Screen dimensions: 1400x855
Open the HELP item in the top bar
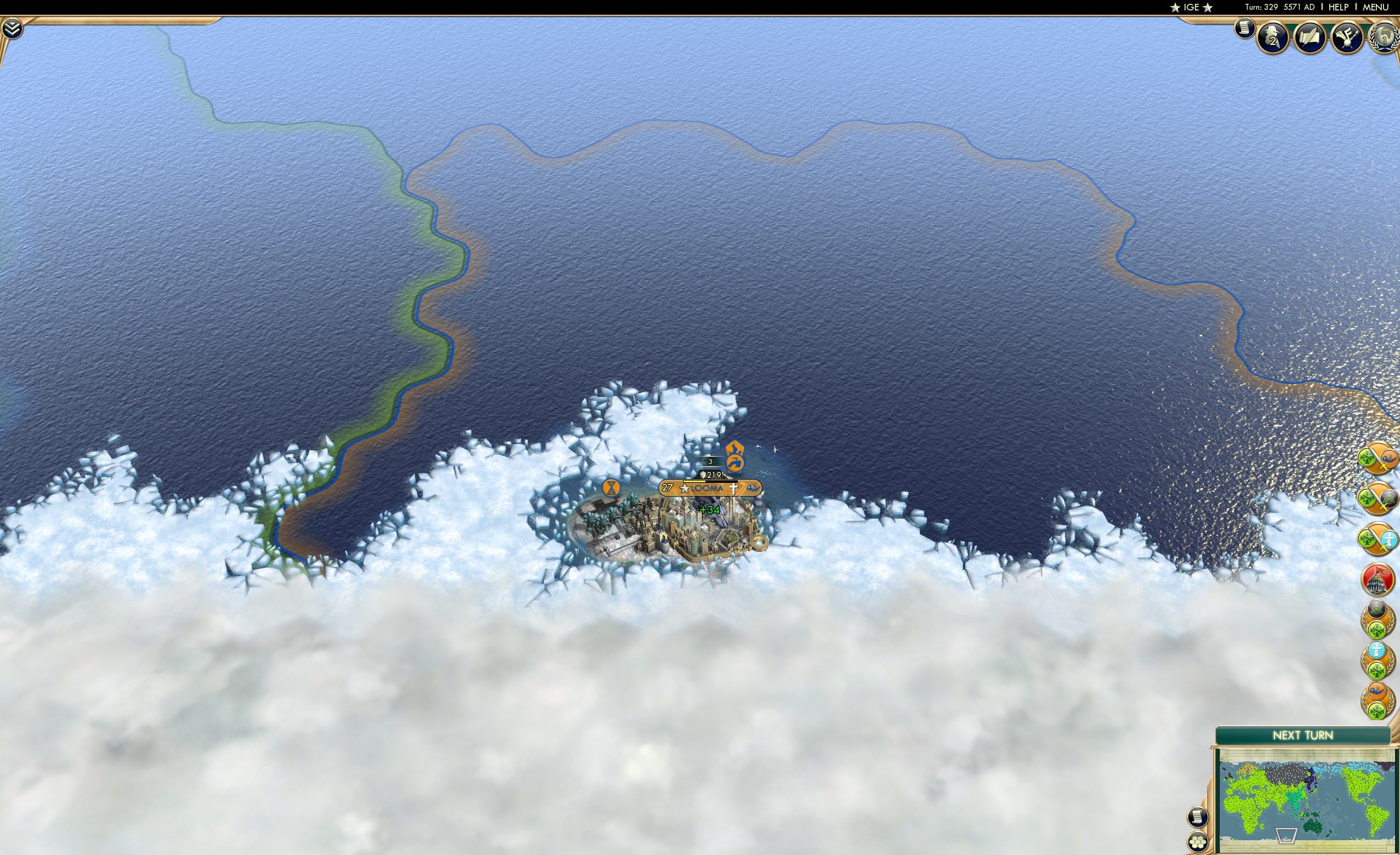(x=1340, y=7)
